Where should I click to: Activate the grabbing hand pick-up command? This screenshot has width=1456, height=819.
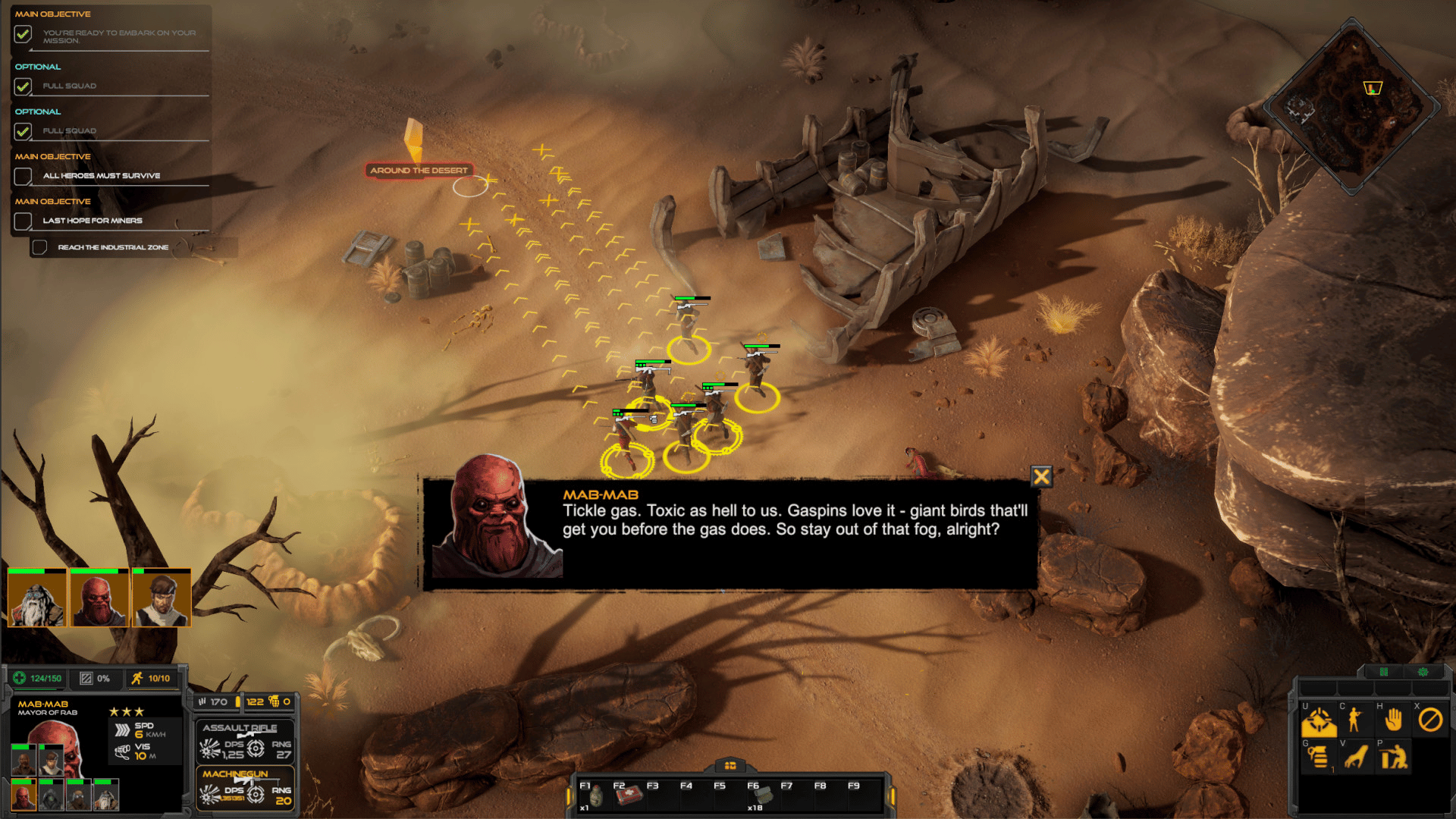click(1356, 757)
